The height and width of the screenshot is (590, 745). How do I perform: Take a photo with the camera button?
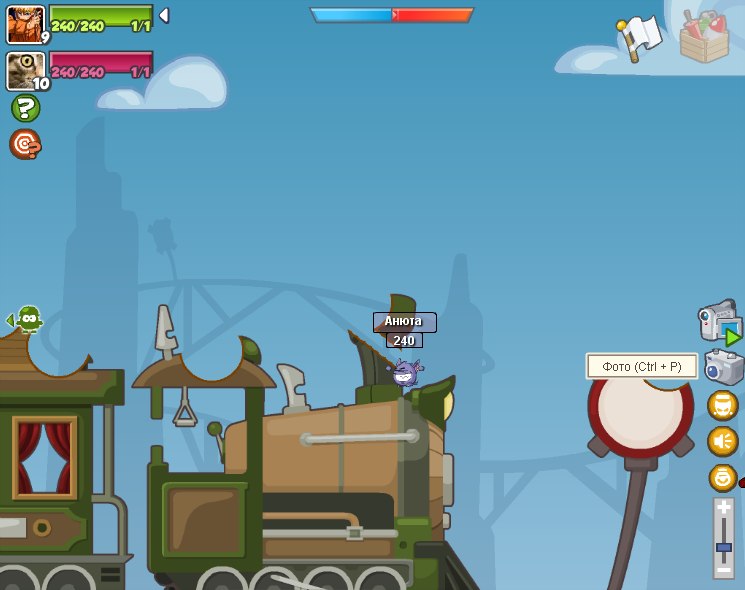[723, 367]
